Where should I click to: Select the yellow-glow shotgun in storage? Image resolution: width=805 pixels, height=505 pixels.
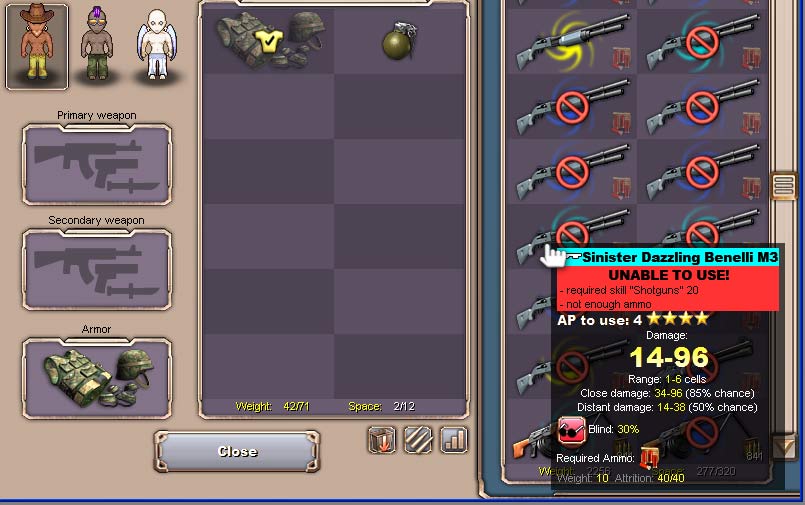tap(571, 42)
